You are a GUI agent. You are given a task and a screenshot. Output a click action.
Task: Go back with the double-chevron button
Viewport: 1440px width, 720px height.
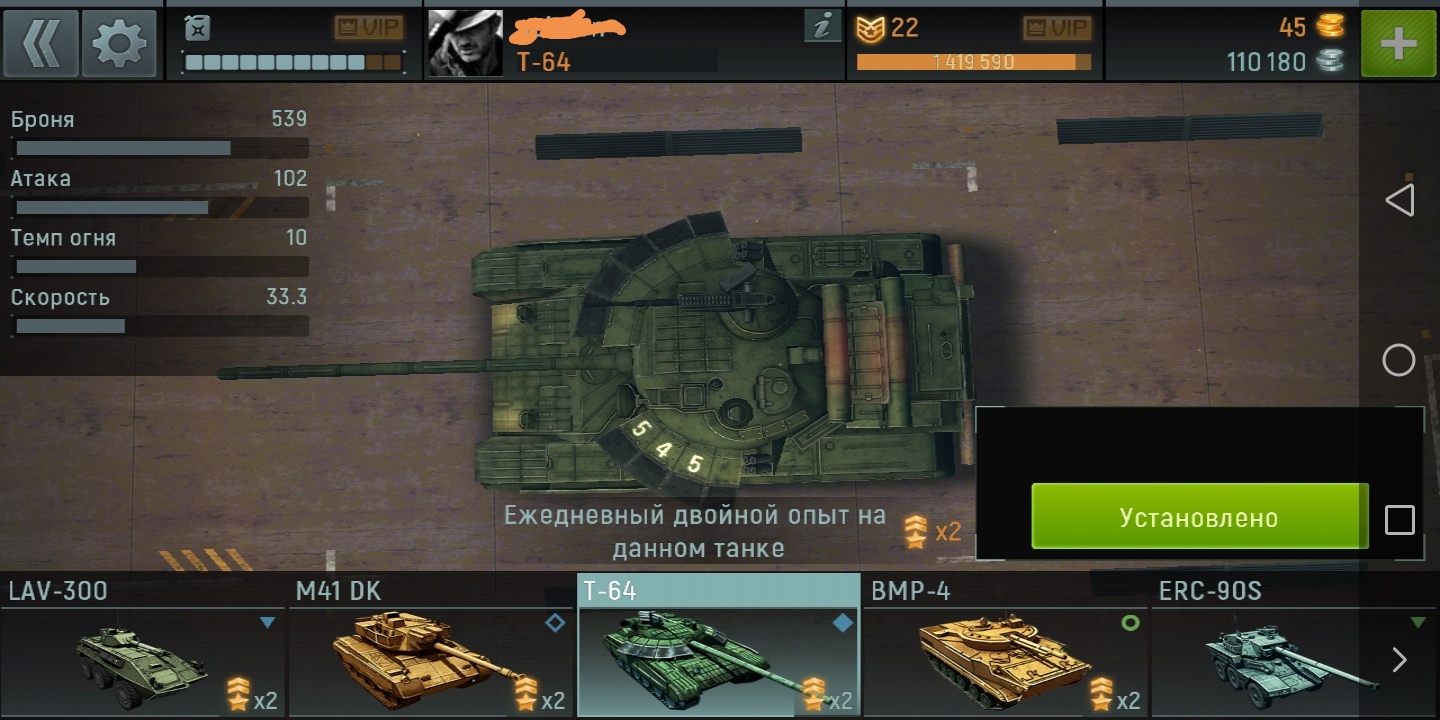click(x=40, y=44)
